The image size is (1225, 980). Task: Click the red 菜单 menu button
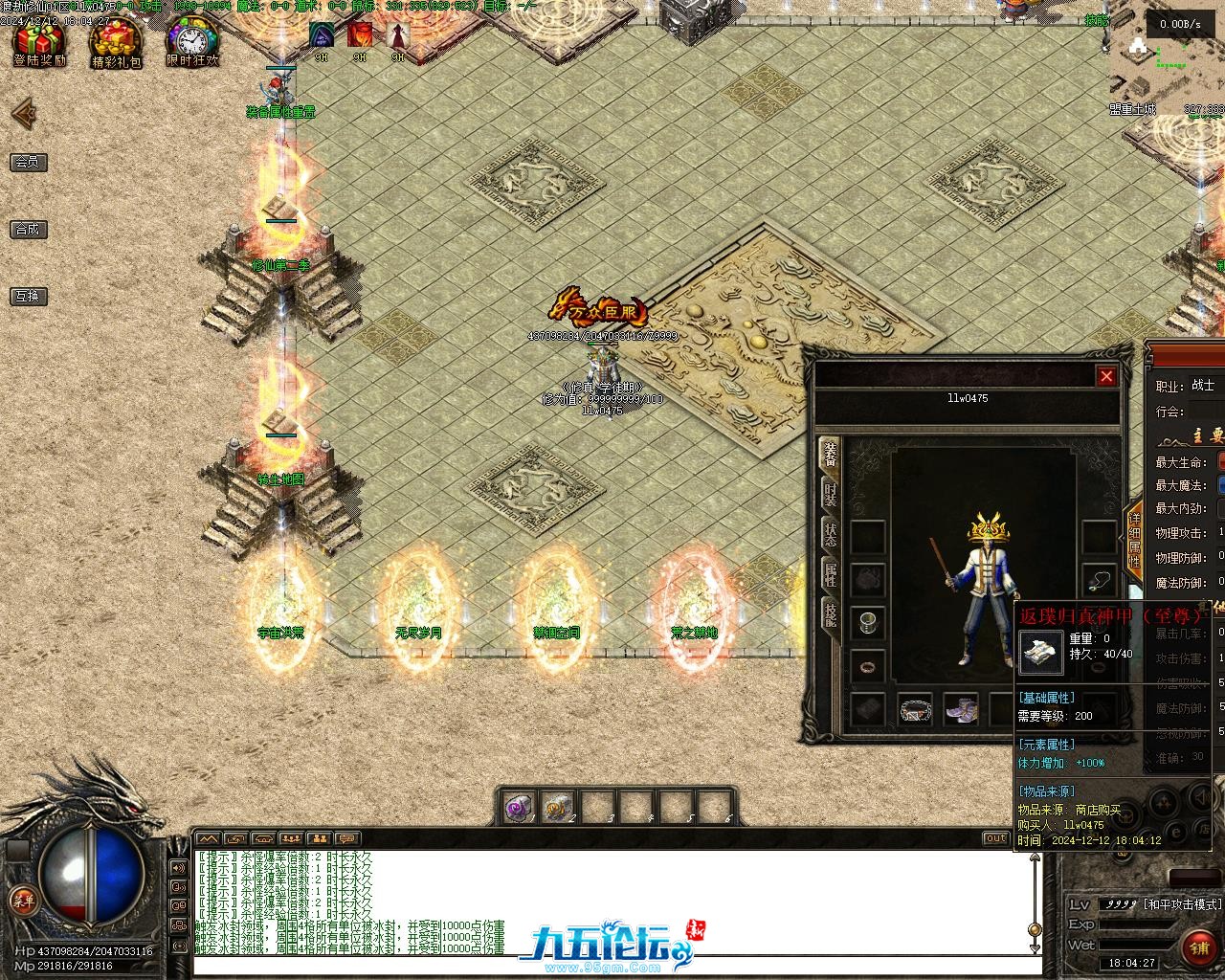click(x=21, y=901)
